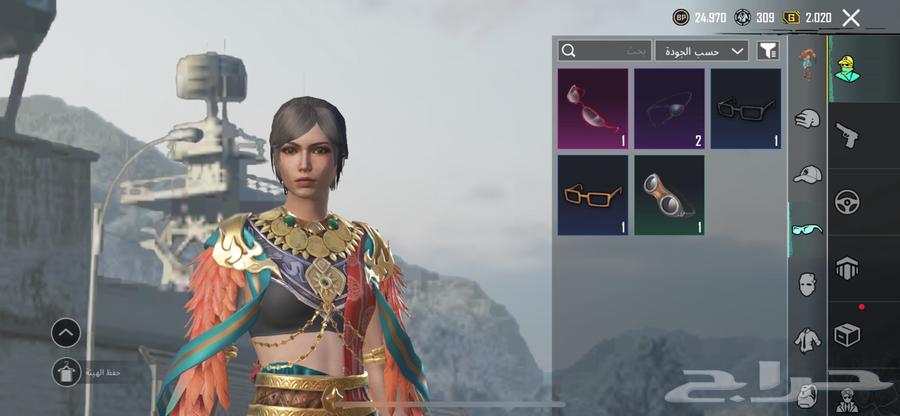Equip the orange rectangular-framed glasses
The image size is (900, 416).
coord(593,195)
